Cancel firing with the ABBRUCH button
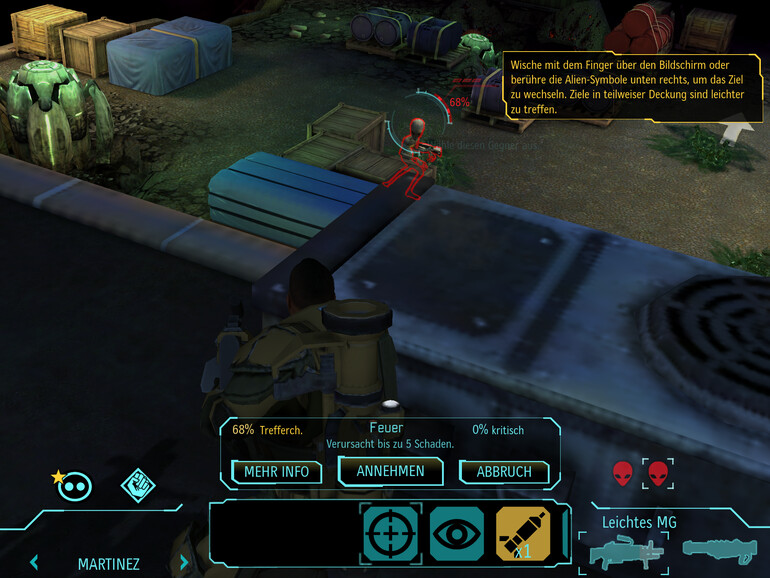The width and height of the screenshot is (770, 578). 504,472
